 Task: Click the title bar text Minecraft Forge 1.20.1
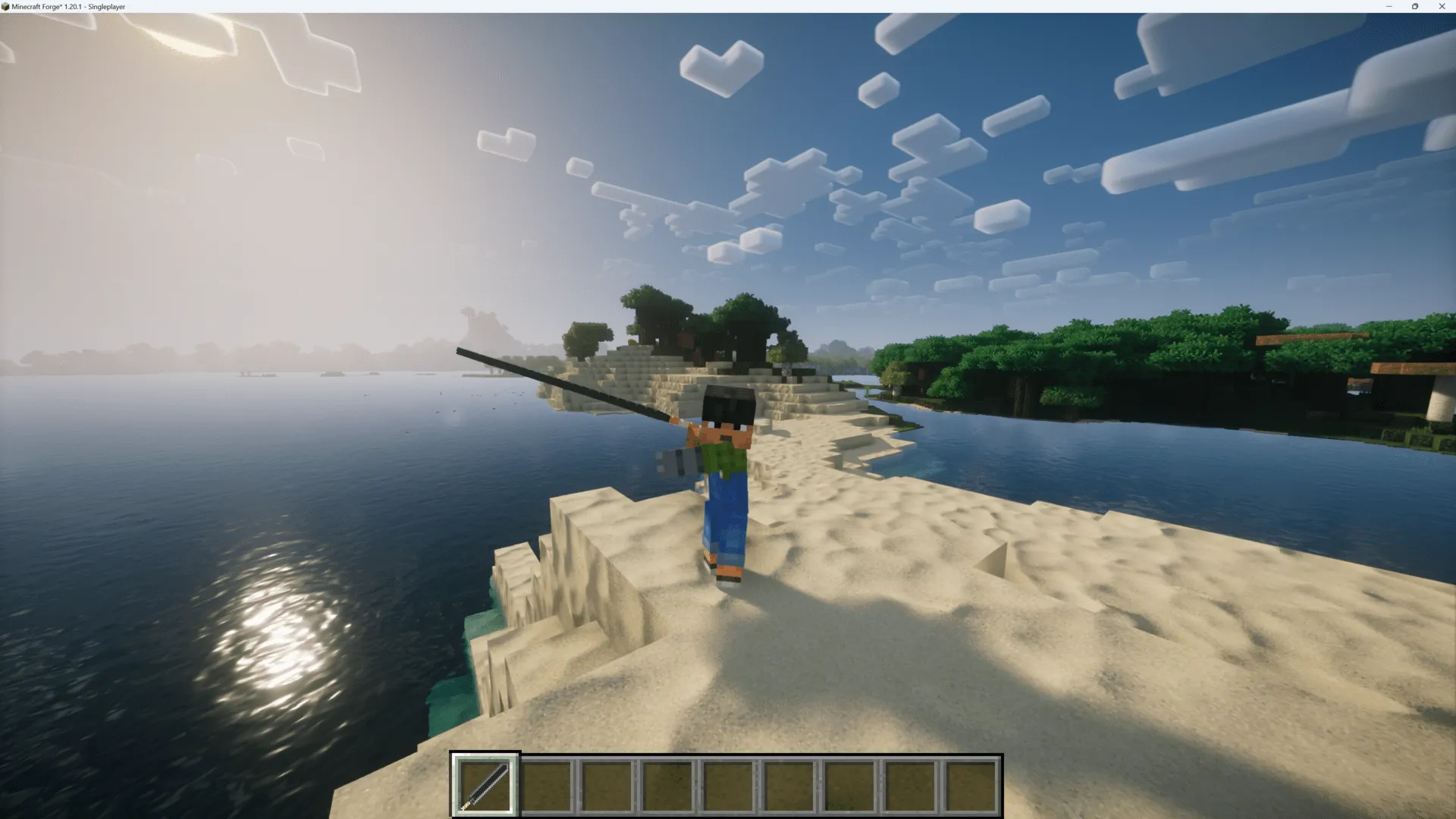pyautogui.click(x=68, y=6)
